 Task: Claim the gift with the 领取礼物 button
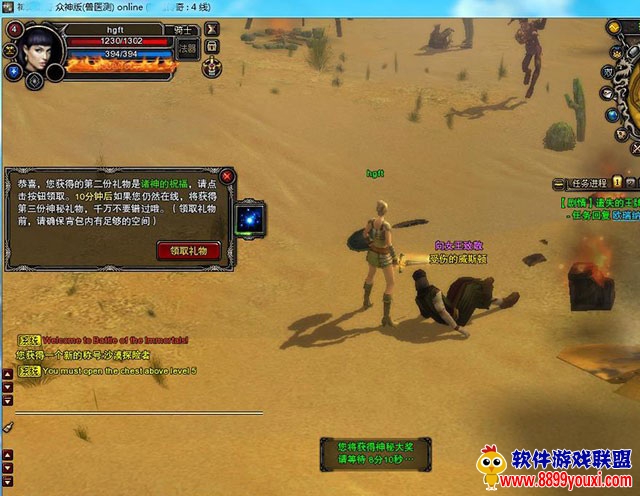point(189,250)
